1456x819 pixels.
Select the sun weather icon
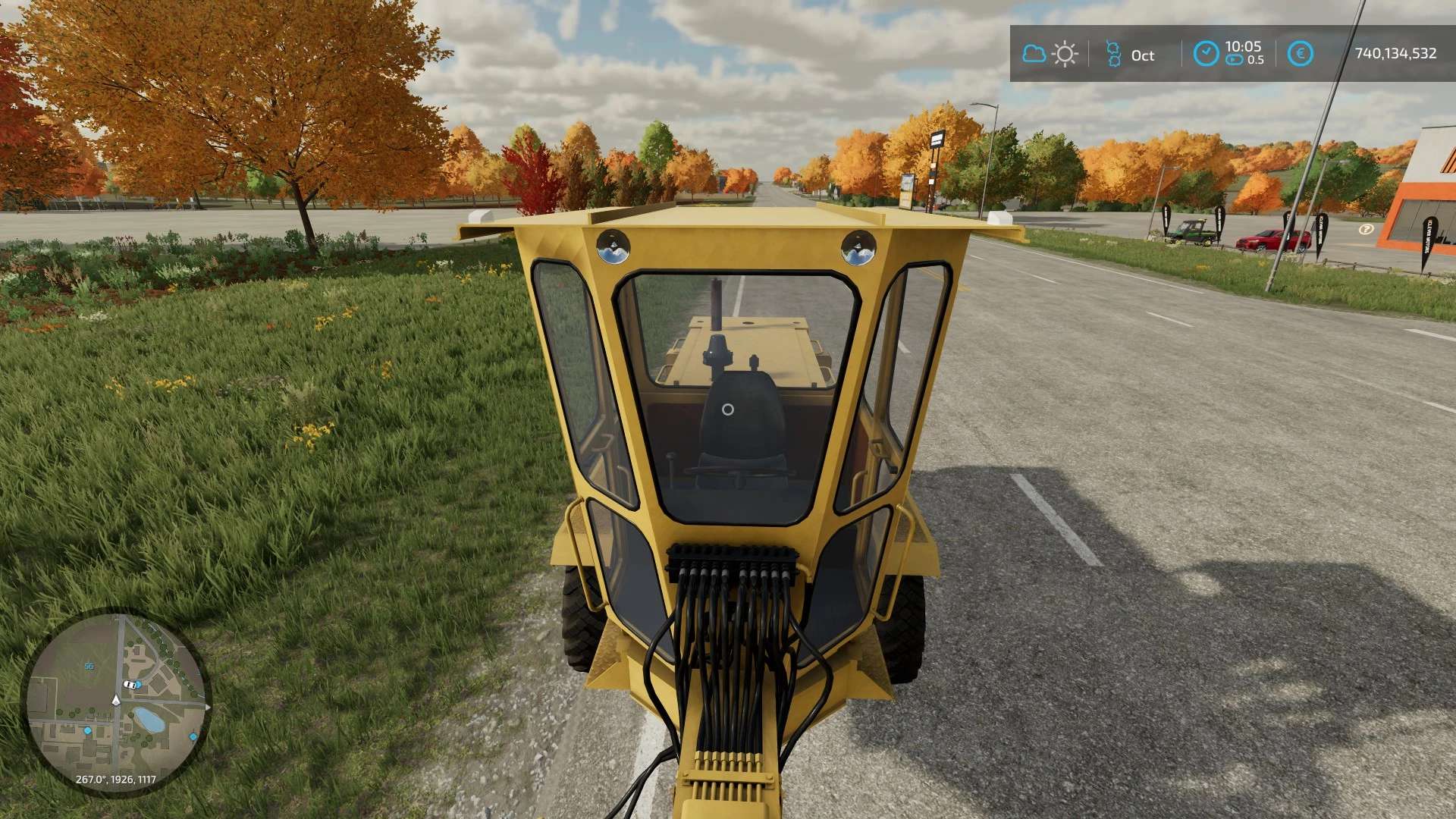[1065, 54]
